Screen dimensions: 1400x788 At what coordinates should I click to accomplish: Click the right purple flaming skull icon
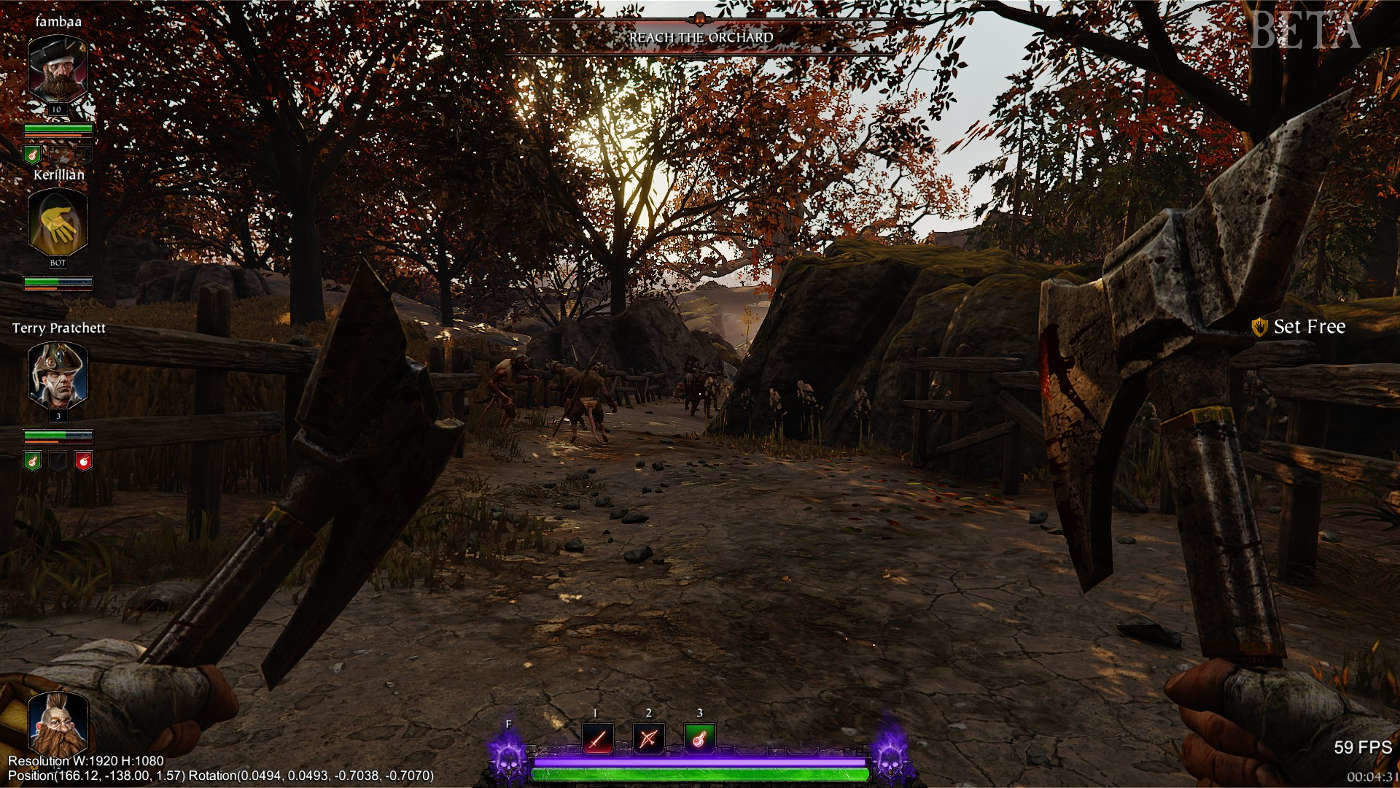point(889,754)
